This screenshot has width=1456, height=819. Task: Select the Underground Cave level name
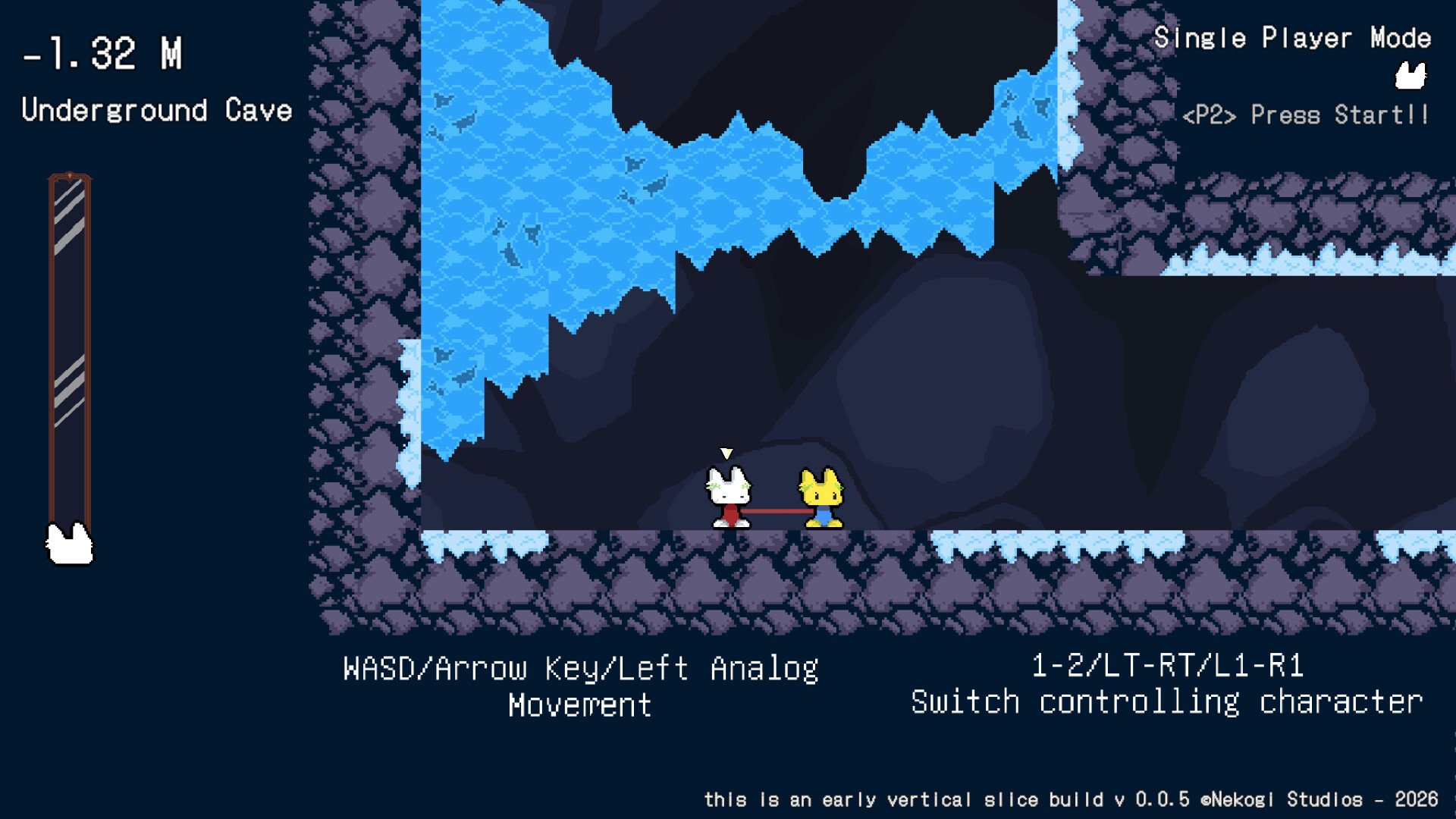coord(157,111)
